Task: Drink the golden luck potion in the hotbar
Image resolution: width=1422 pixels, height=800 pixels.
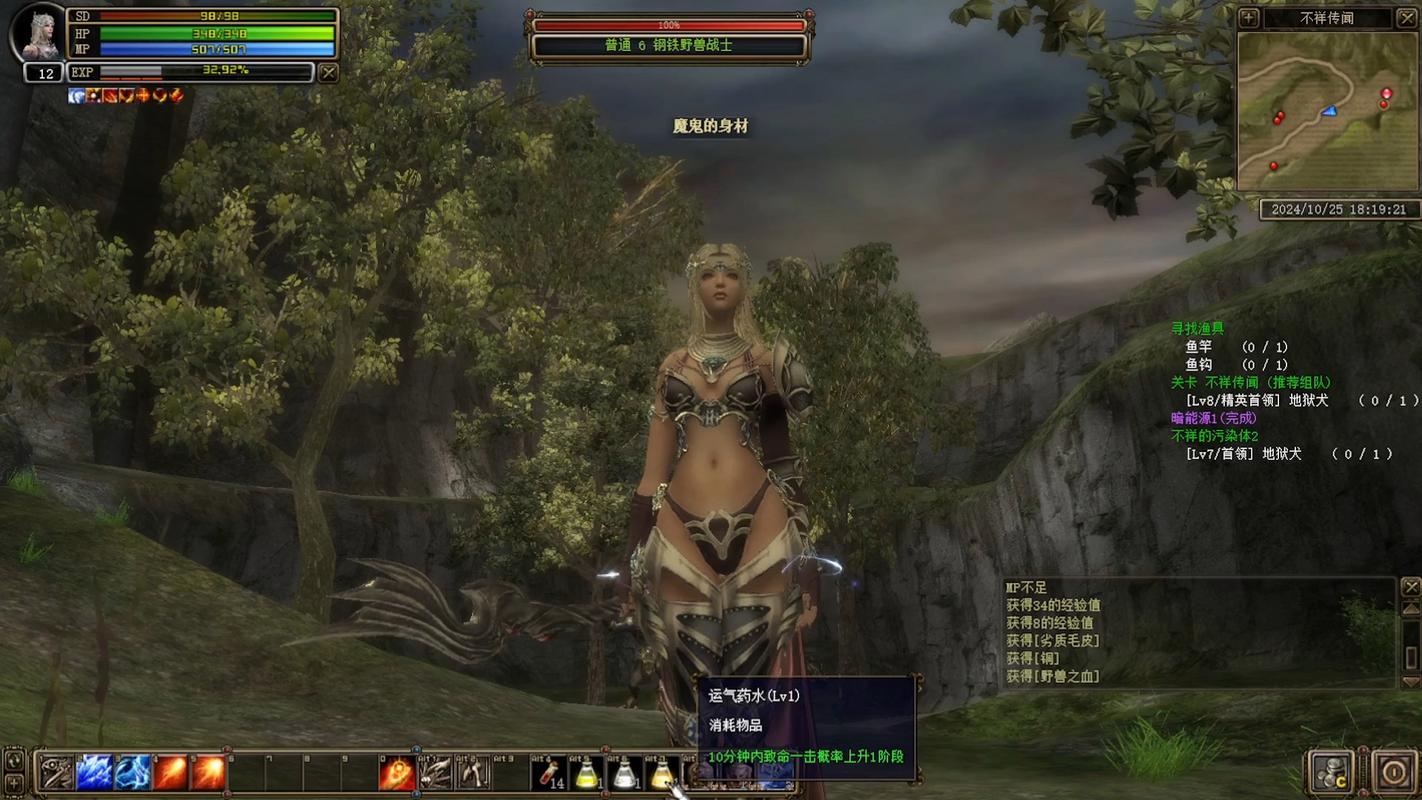Action: [x=662, y=772]
